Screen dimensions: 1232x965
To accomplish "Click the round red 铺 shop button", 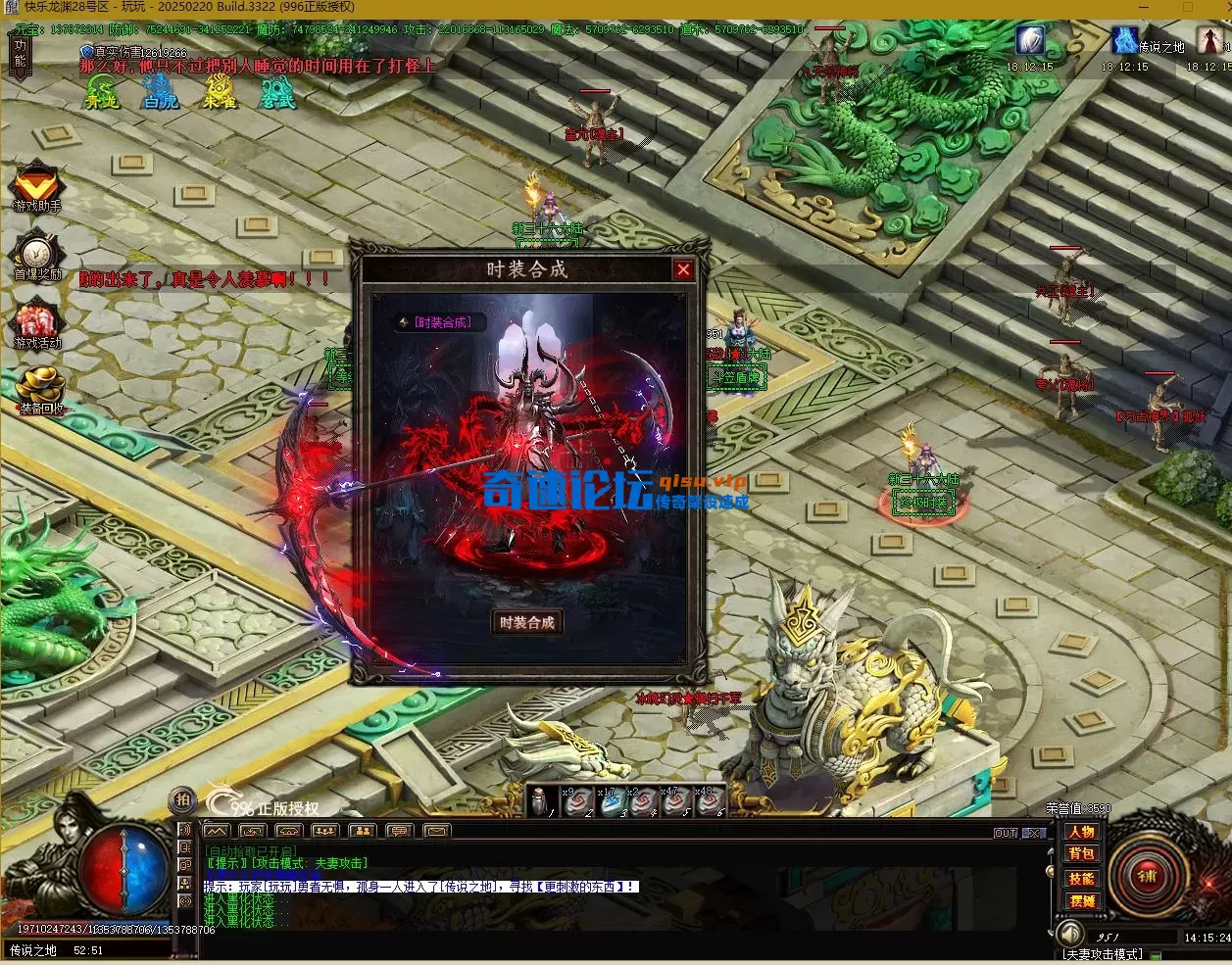I will [1147, 875].
